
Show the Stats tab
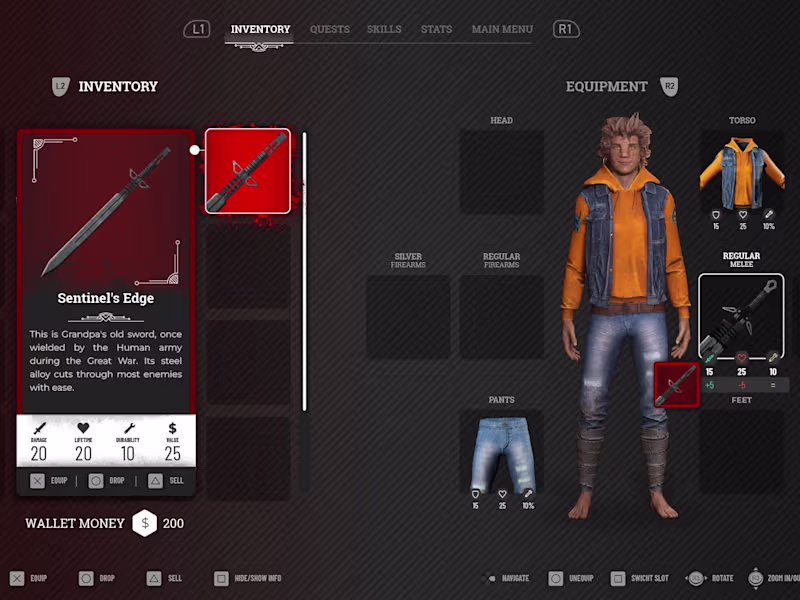pos(436,29)
